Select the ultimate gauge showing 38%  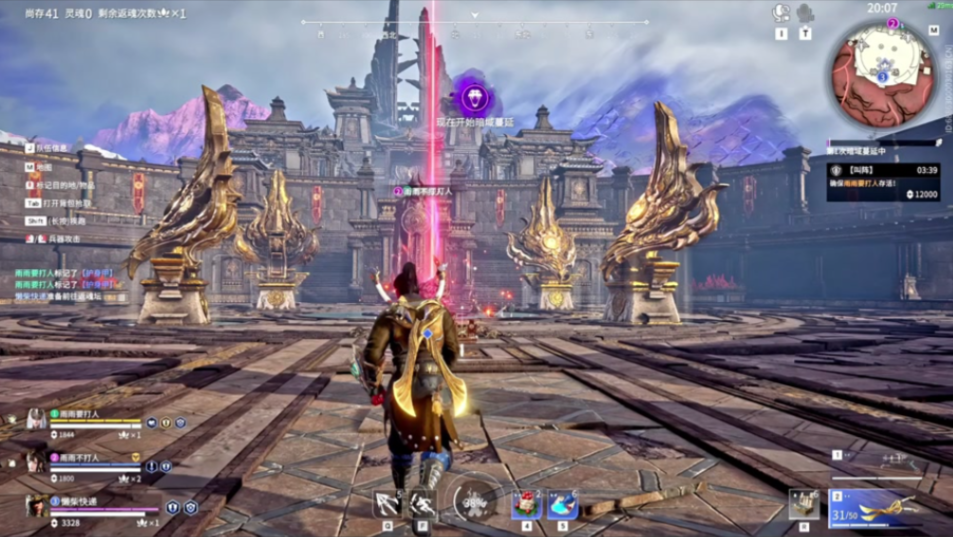coord(474,501)
